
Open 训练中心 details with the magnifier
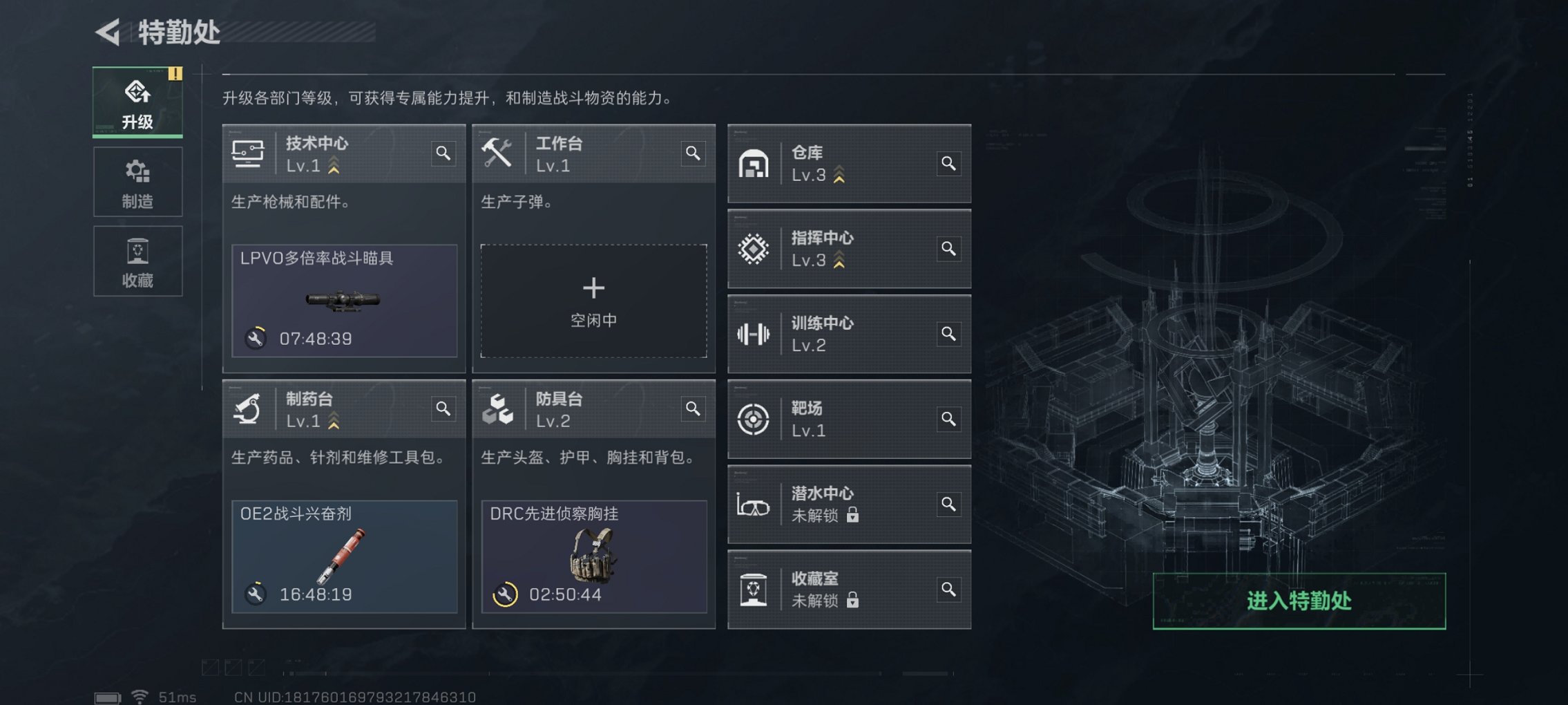[x=949, y=333]
